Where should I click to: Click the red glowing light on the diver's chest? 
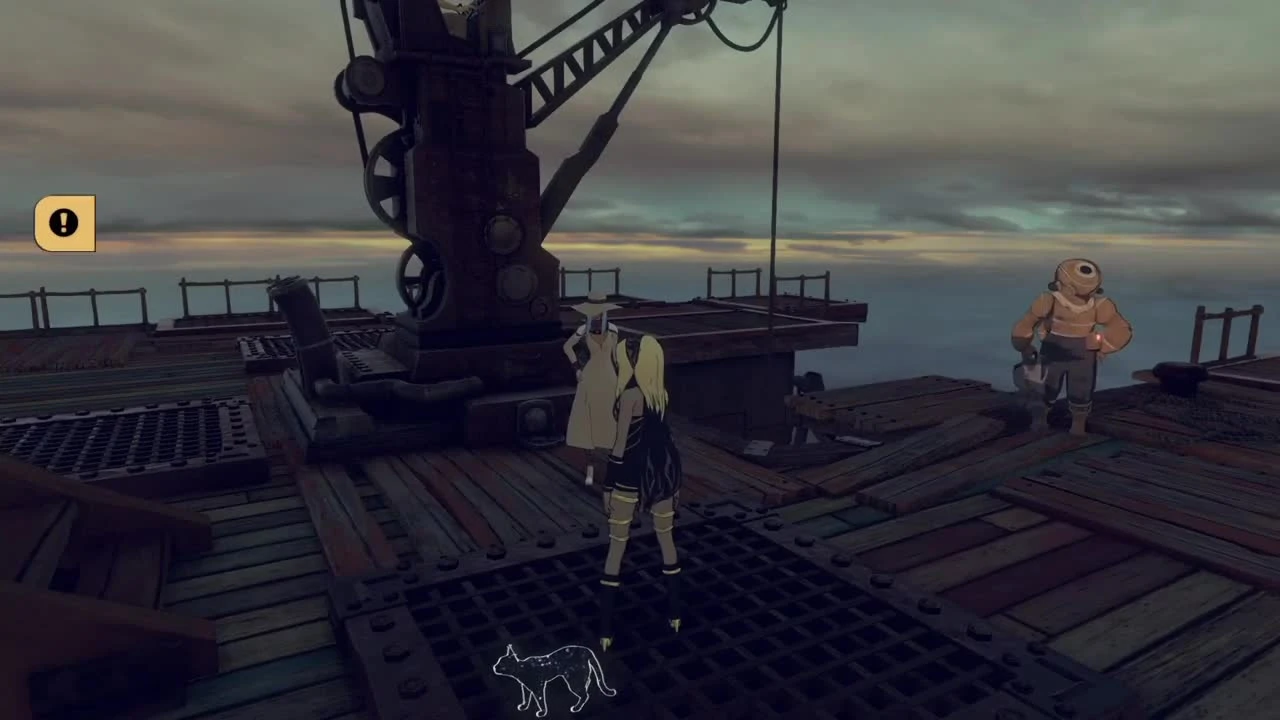1098,338
